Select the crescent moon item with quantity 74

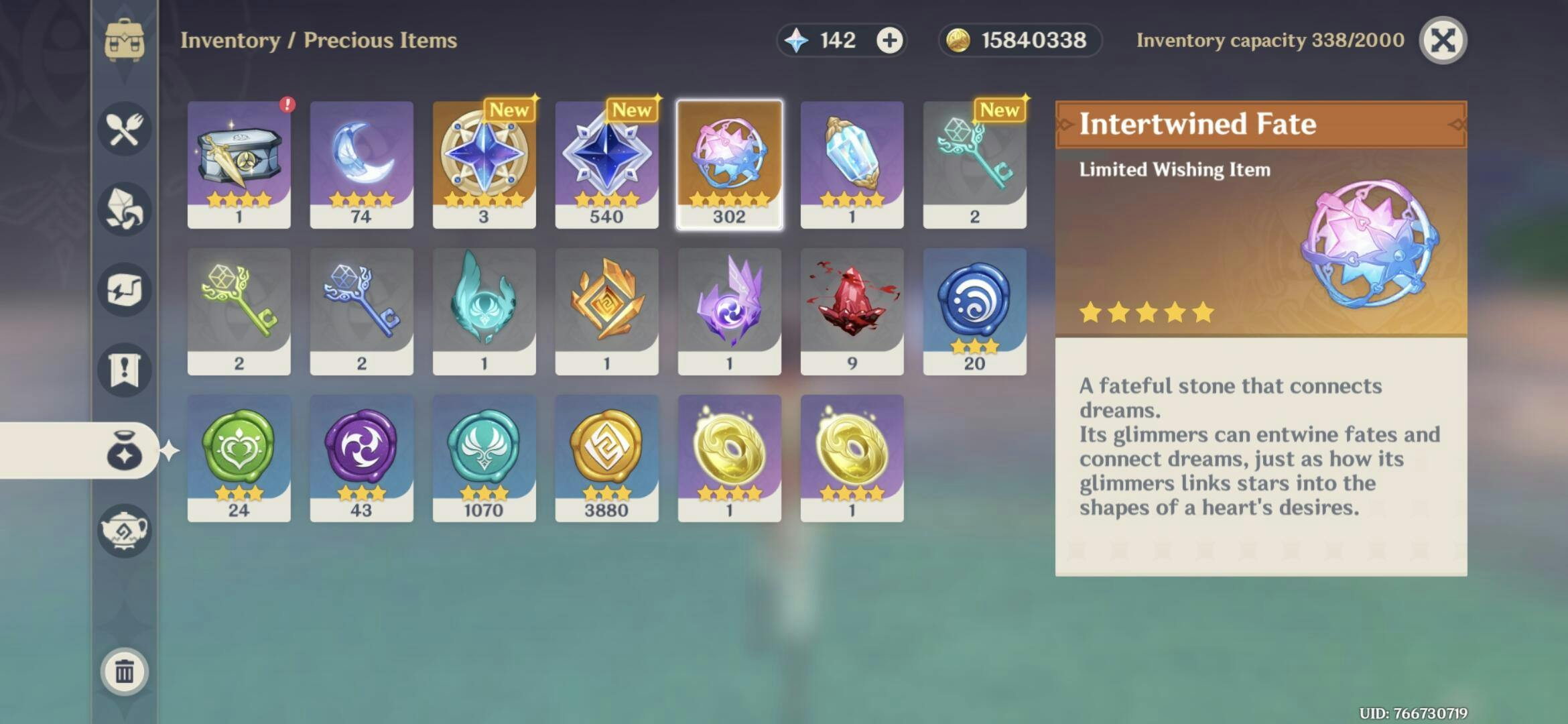click(x=361, y=161)
